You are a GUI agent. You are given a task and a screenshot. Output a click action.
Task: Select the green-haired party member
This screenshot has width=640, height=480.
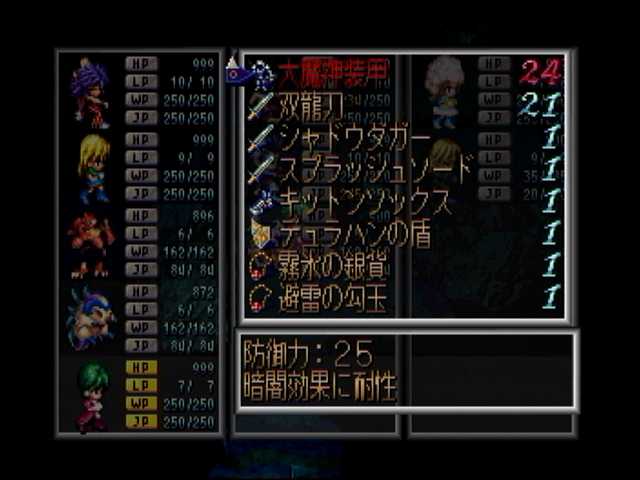pyautogui.click(x=92, y=394)
